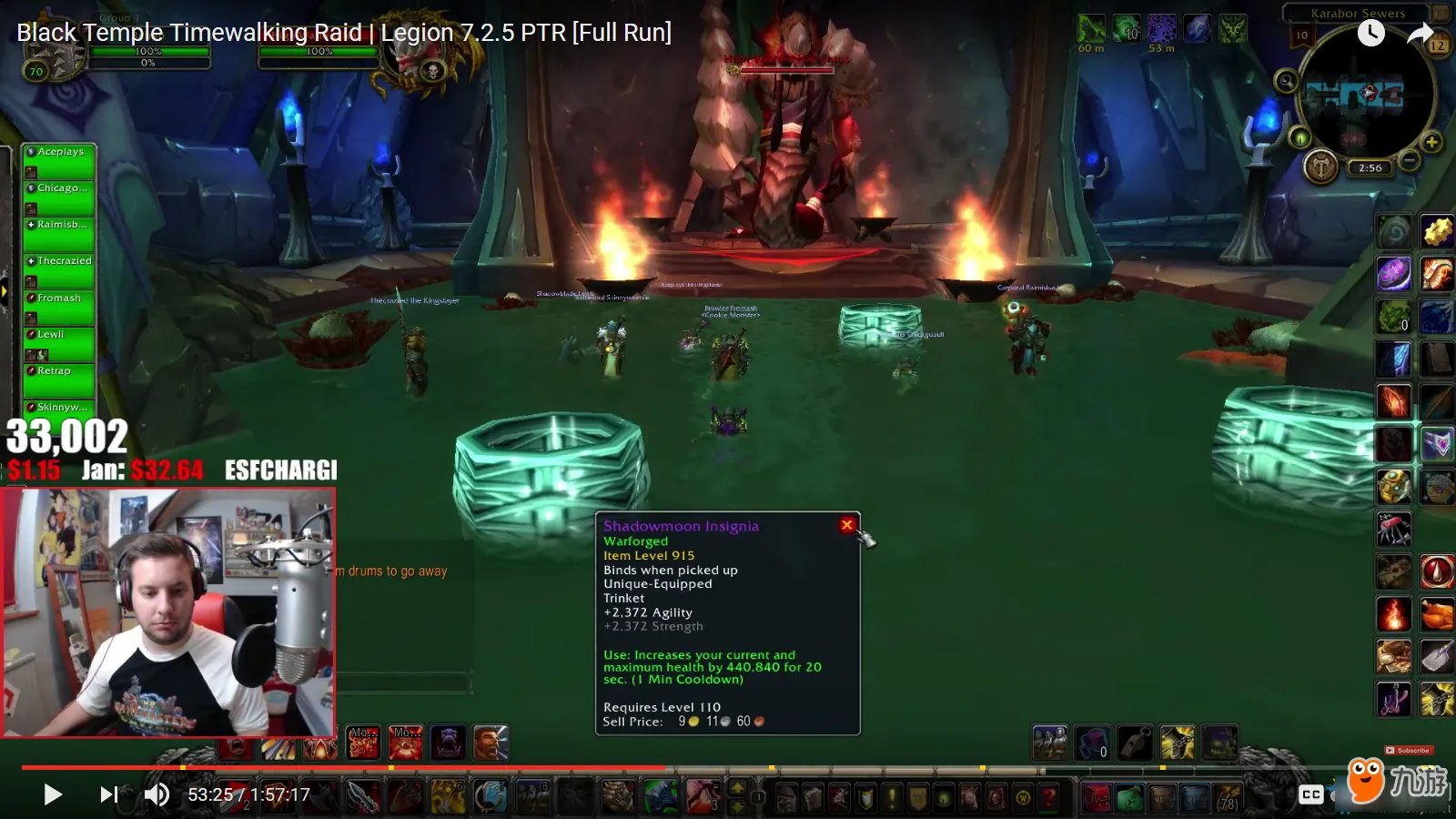Image resolution: width=1456 pixels, height=819 pixels.
Task: Click the yellow marker on the seek bar
Action: coord(1163,767)
